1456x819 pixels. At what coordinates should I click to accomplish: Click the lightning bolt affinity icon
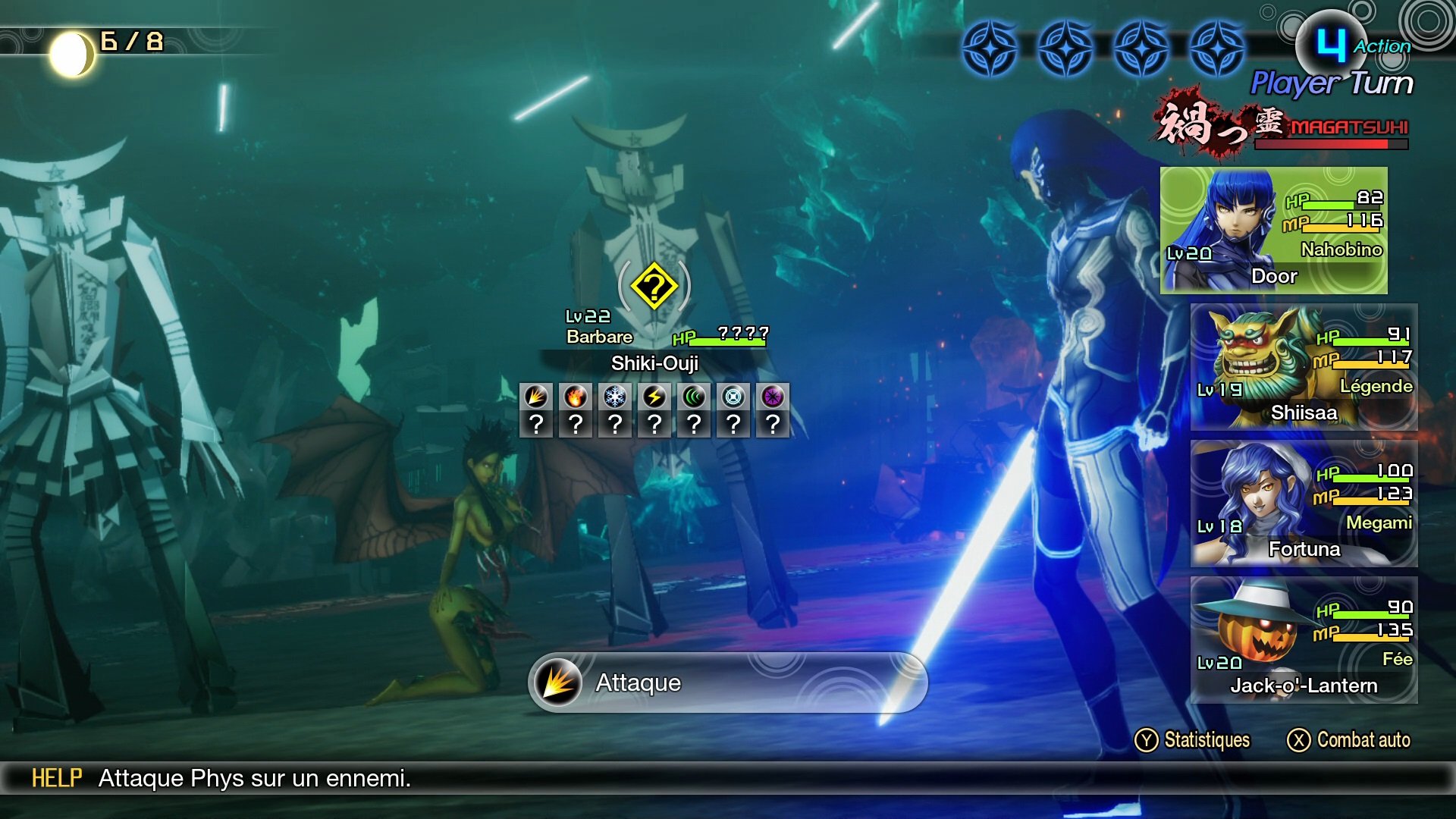pos(654,397)
